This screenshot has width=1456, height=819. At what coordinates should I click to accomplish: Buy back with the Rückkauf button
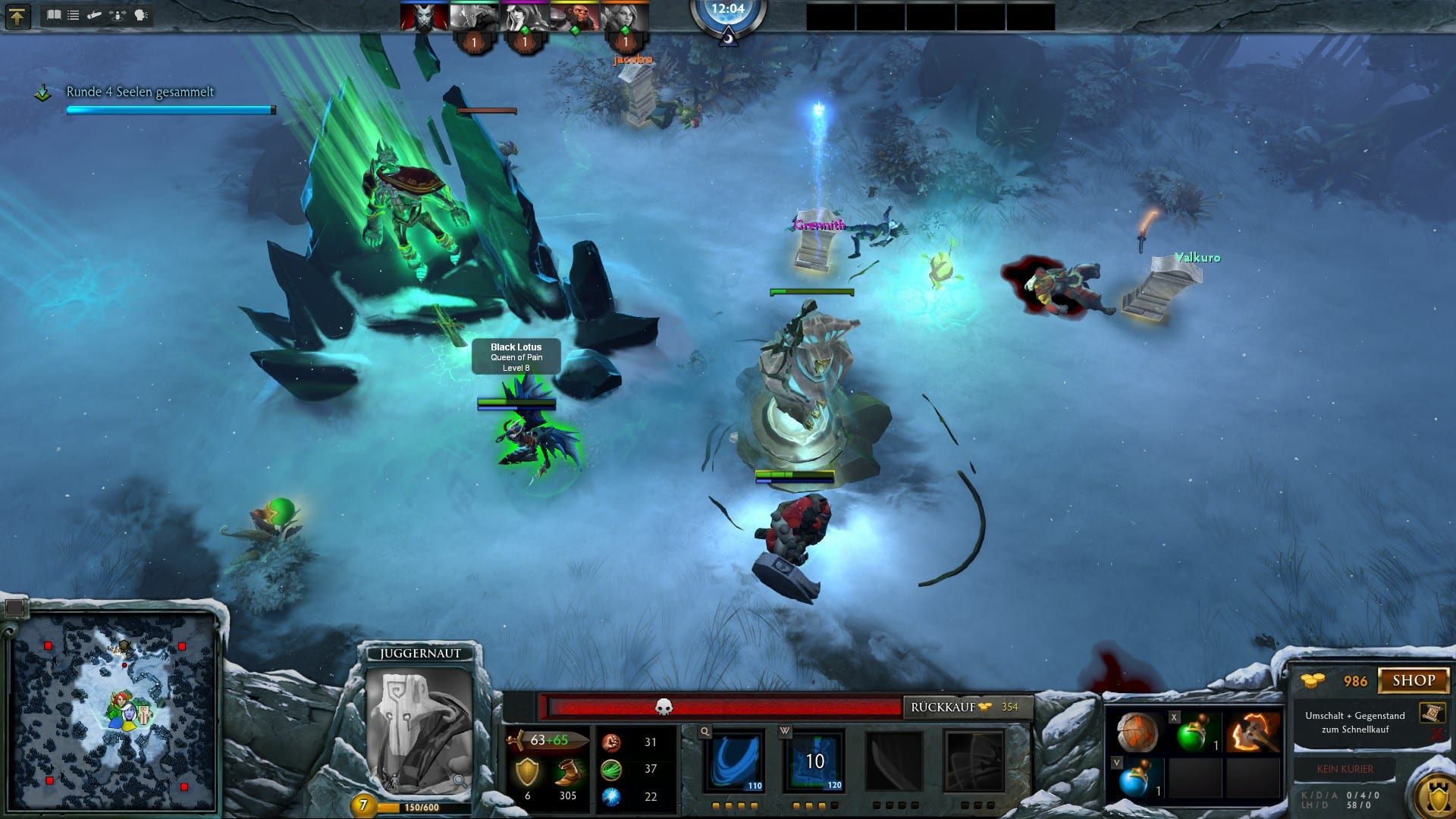(x=967, y=707)
